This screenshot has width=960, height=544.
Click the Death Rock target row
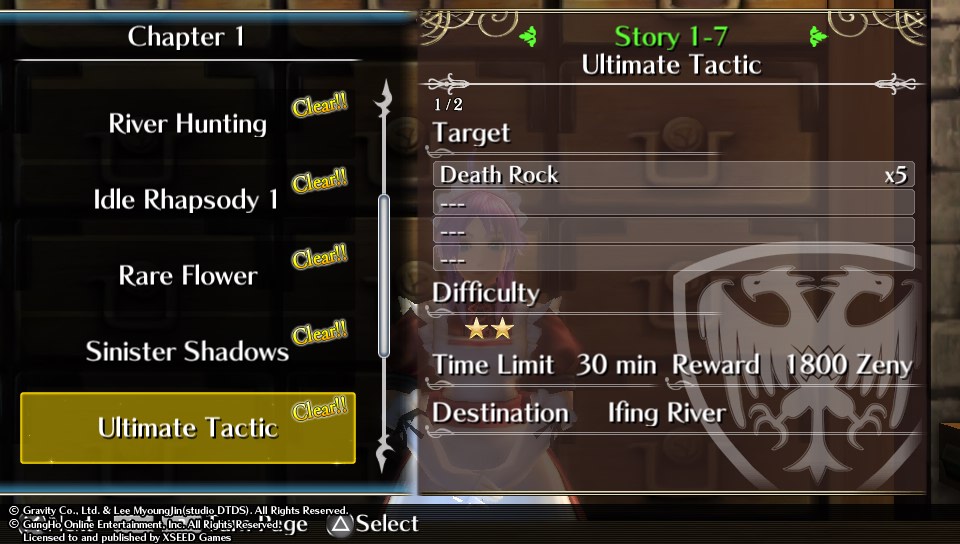pos(673,175)
